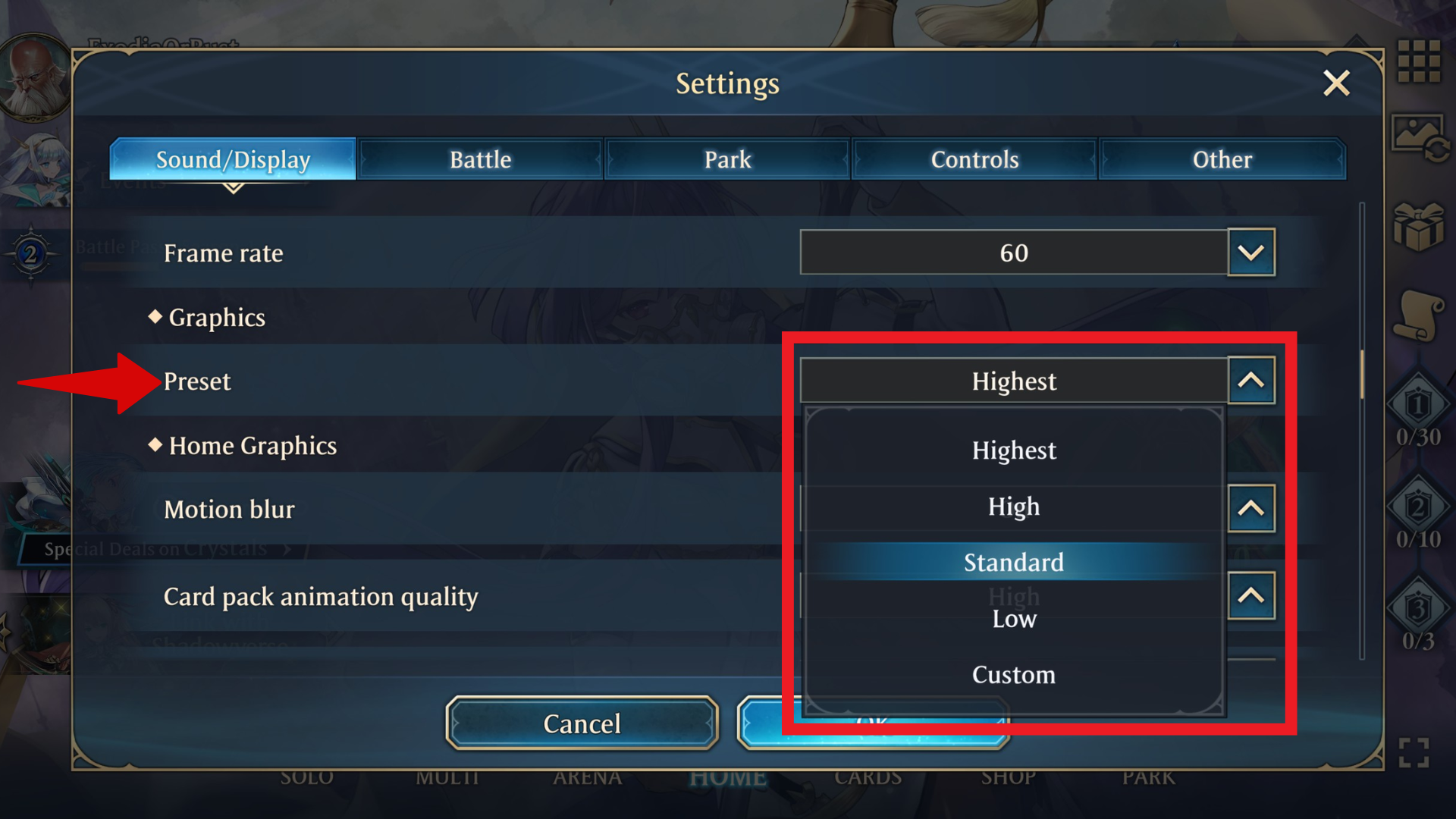Collapse the Preset dropdown list
1456x819 pixels.
[1251, 381]
